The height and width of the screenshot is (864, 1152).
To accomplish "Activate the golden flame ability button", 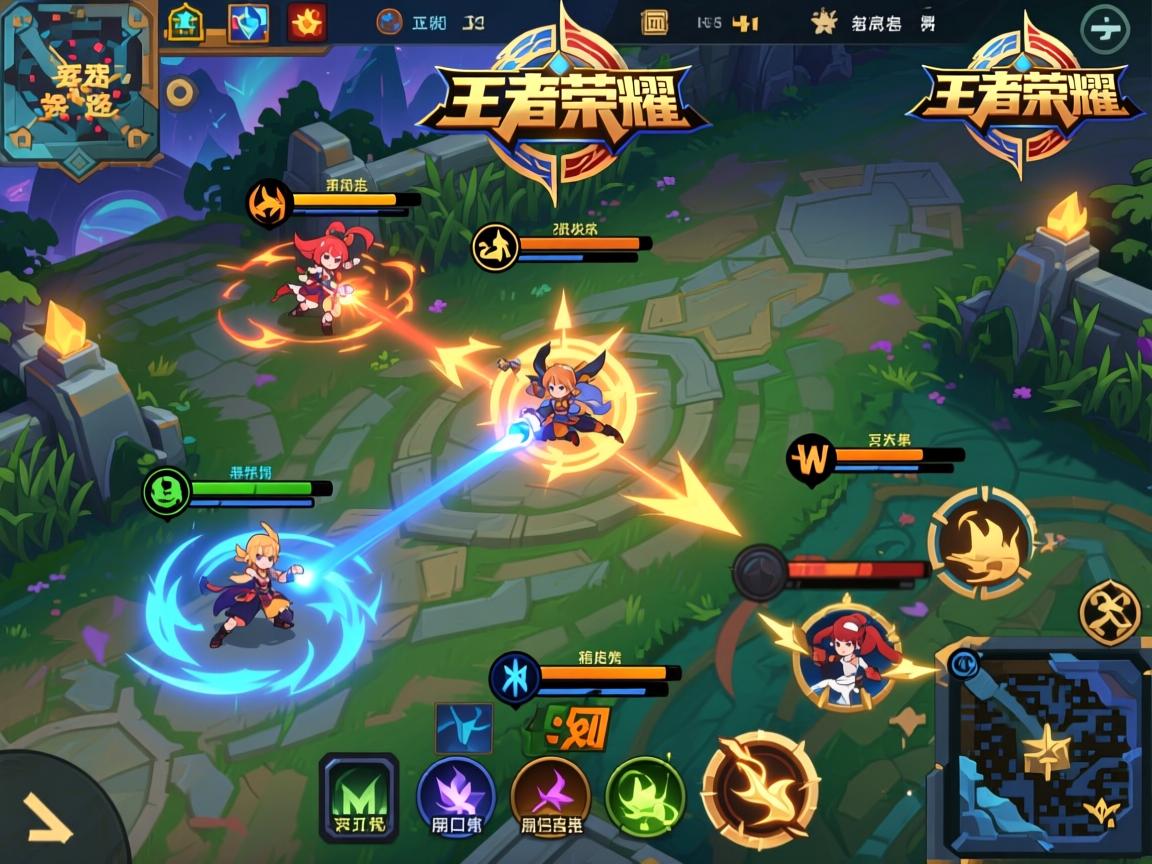I will click(981, 543).
